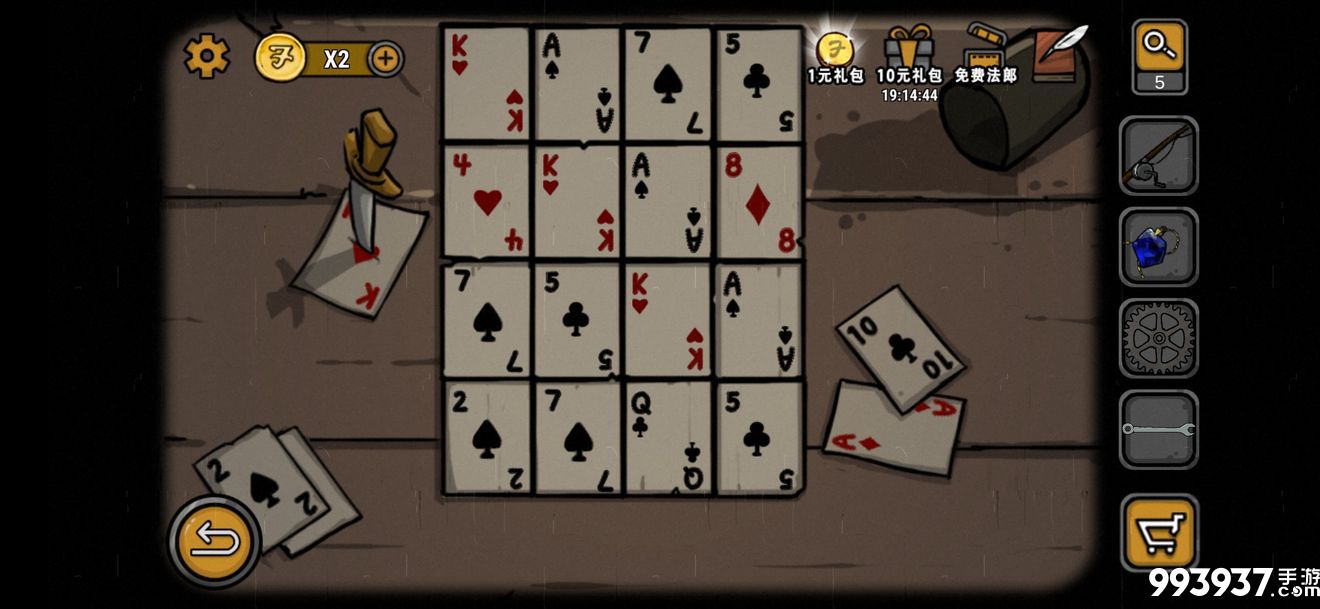Add more coins with the plus button
Image resolution: width=1320 pixels, height=609 pixels.
386,58
